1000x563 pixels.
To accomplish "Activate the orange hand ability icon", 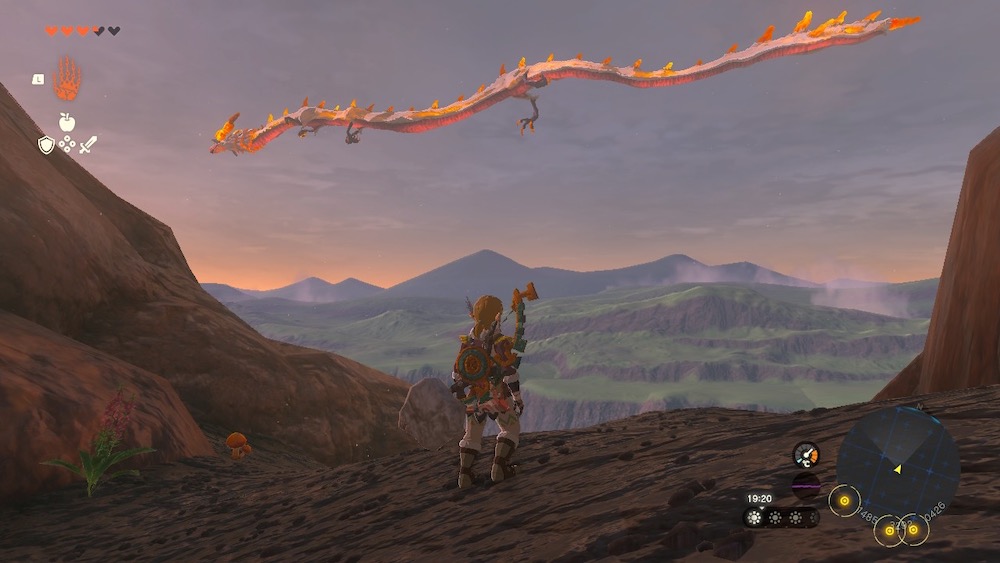I will (x=67, y=79).
